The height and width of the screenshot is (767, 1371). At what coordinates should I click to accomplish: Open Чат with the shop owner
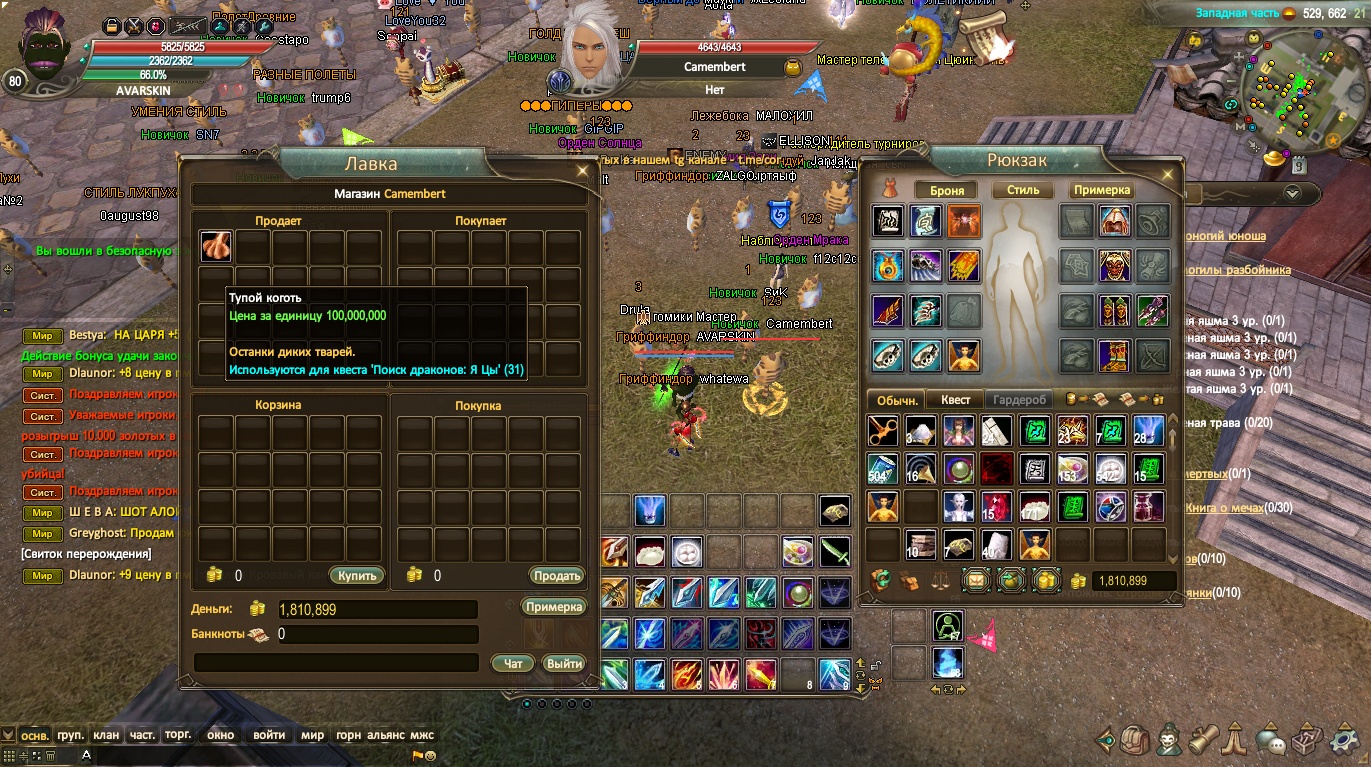pyautogui.click(x=513, y=663)
